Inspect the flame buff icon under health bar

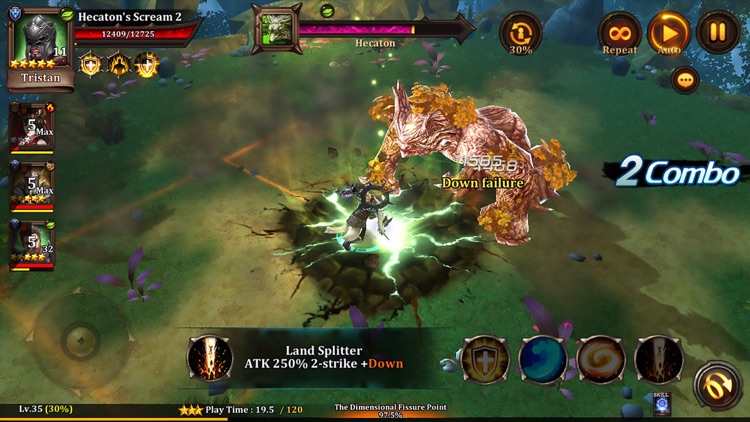point(119,66)
